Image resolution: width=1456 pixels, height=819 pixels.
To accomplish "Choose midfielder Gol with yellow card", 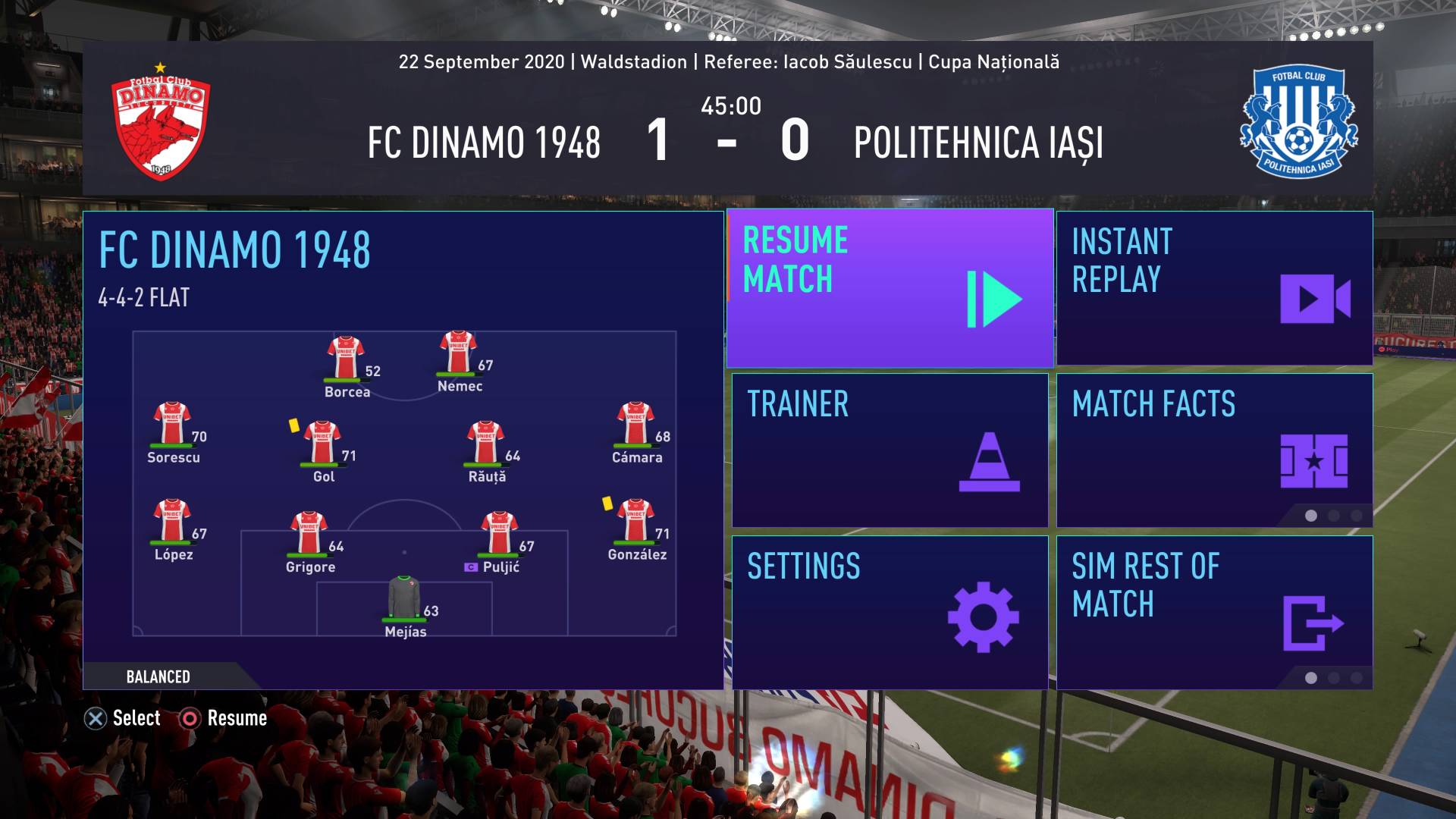I will coord(322,443).
